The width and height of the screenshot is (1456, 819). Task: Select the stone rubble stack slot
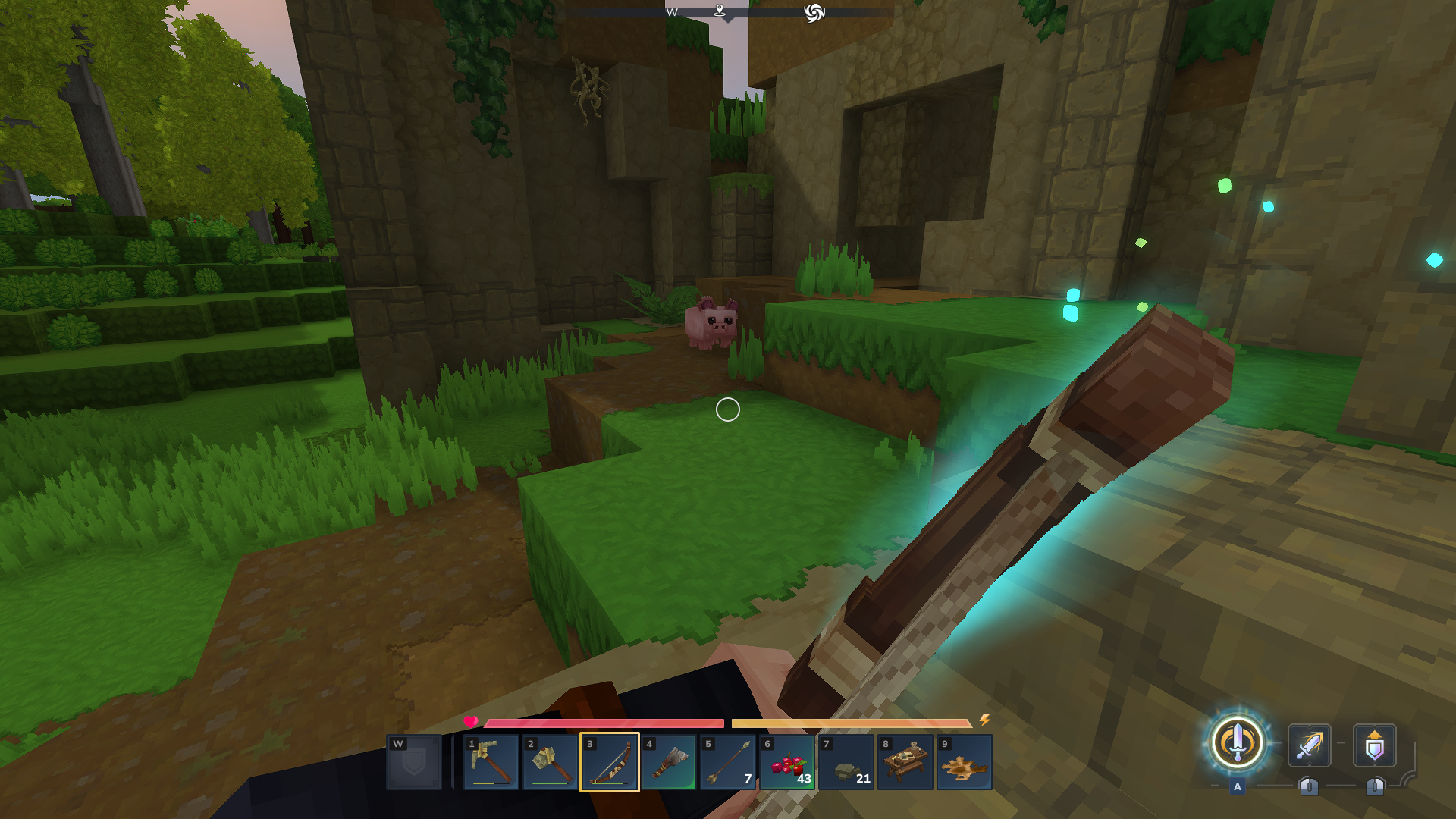(x=846, y=762)
